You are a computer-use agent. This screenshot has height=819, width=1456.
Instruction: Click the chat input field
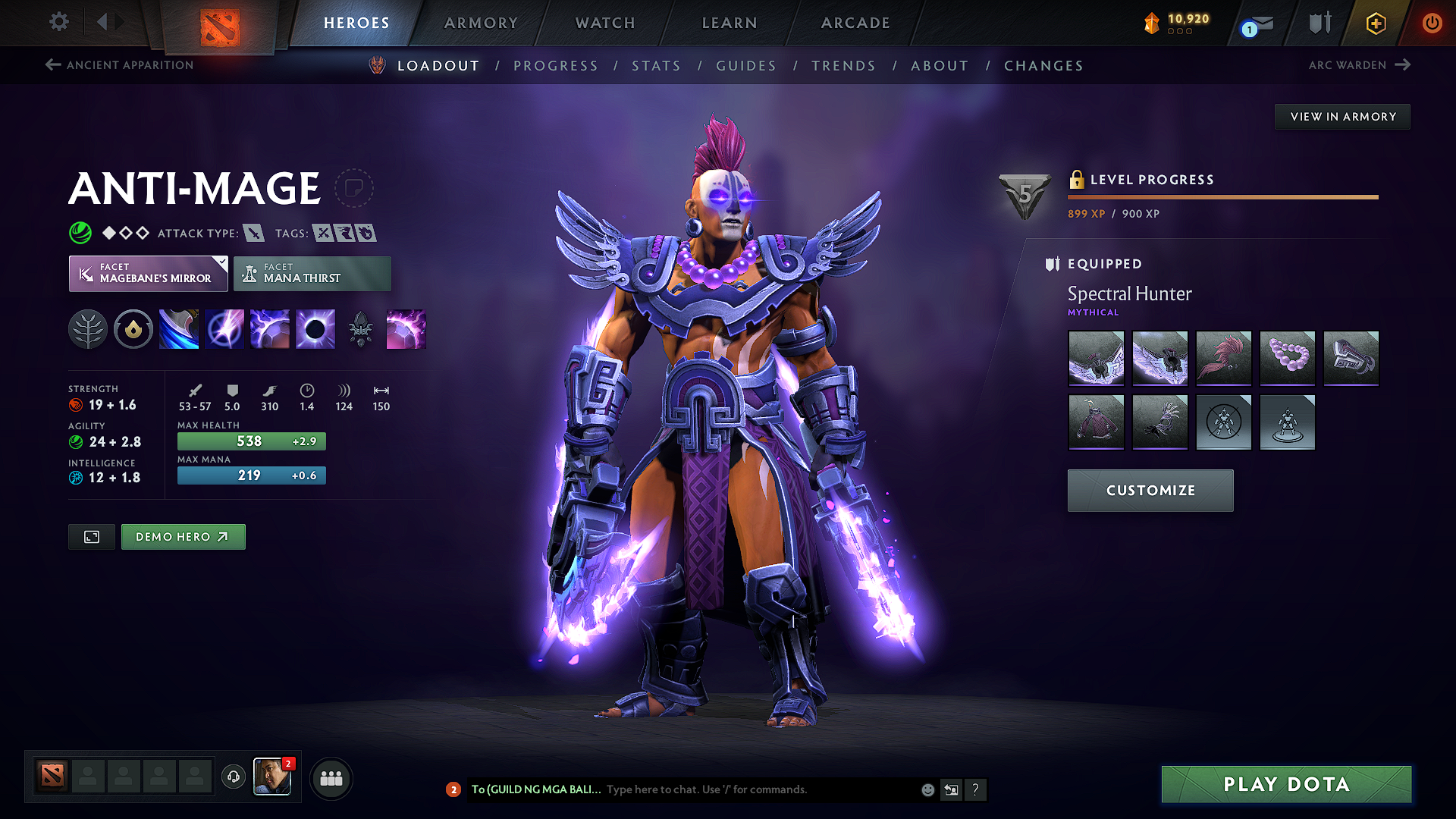pyautogui.click(x=751, y=789)
